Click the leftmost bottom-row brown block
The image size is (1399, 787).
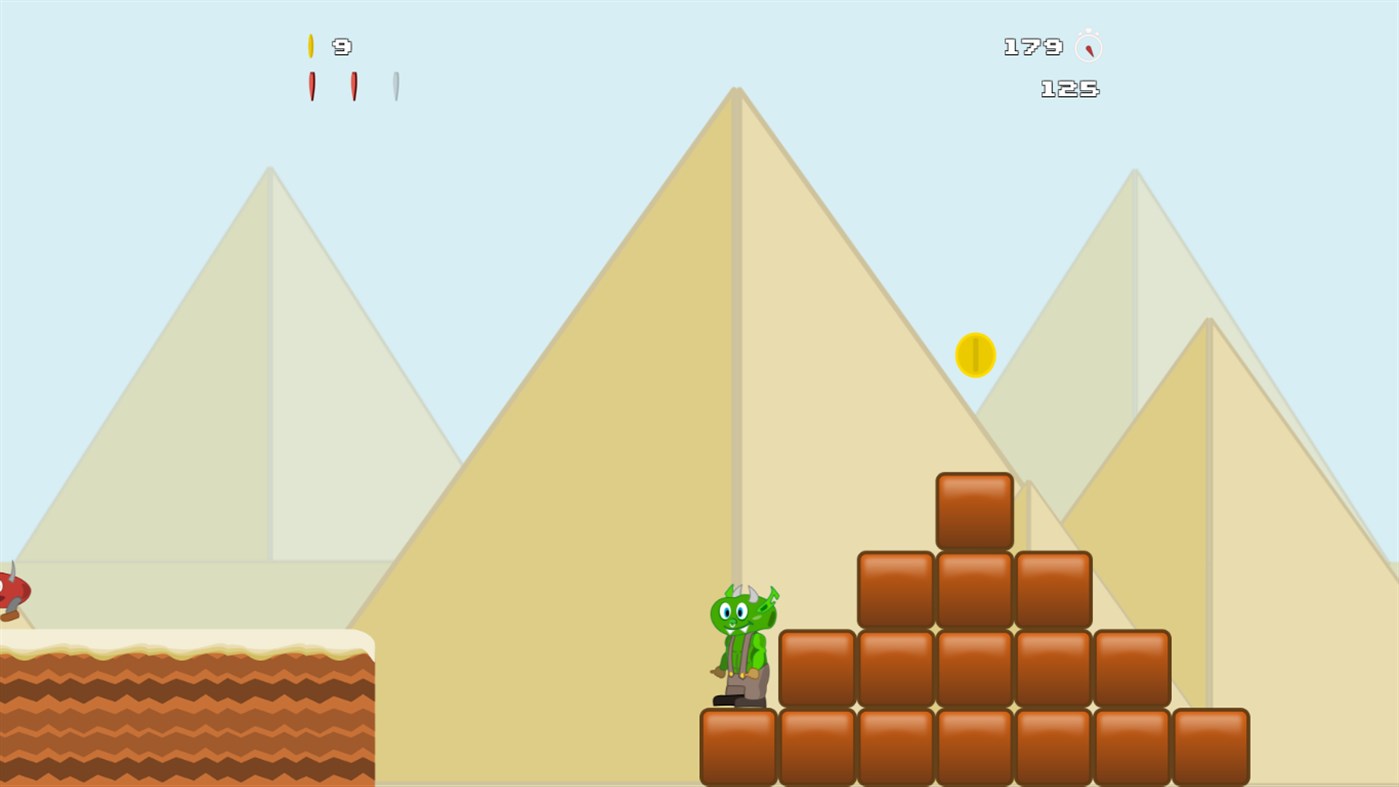[x=737, y=745]
